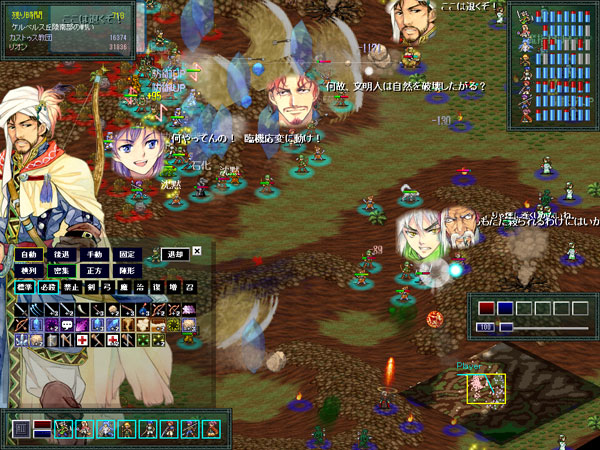
Task: Toggle the 標準 standard skill mode
Action: 25,287
